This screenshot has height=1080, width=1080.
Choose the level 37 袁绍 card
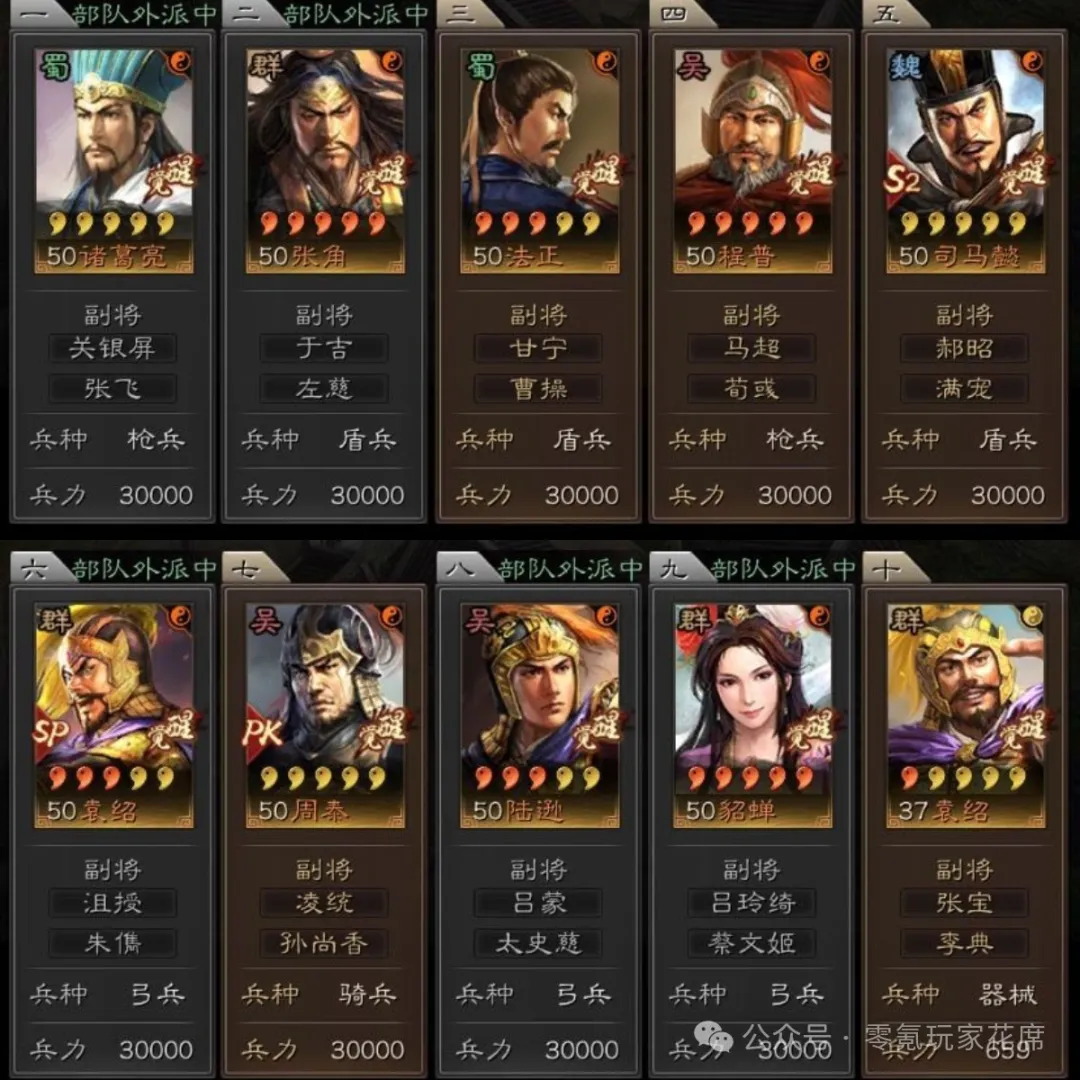pyautogui.click(x=965, y=714)
